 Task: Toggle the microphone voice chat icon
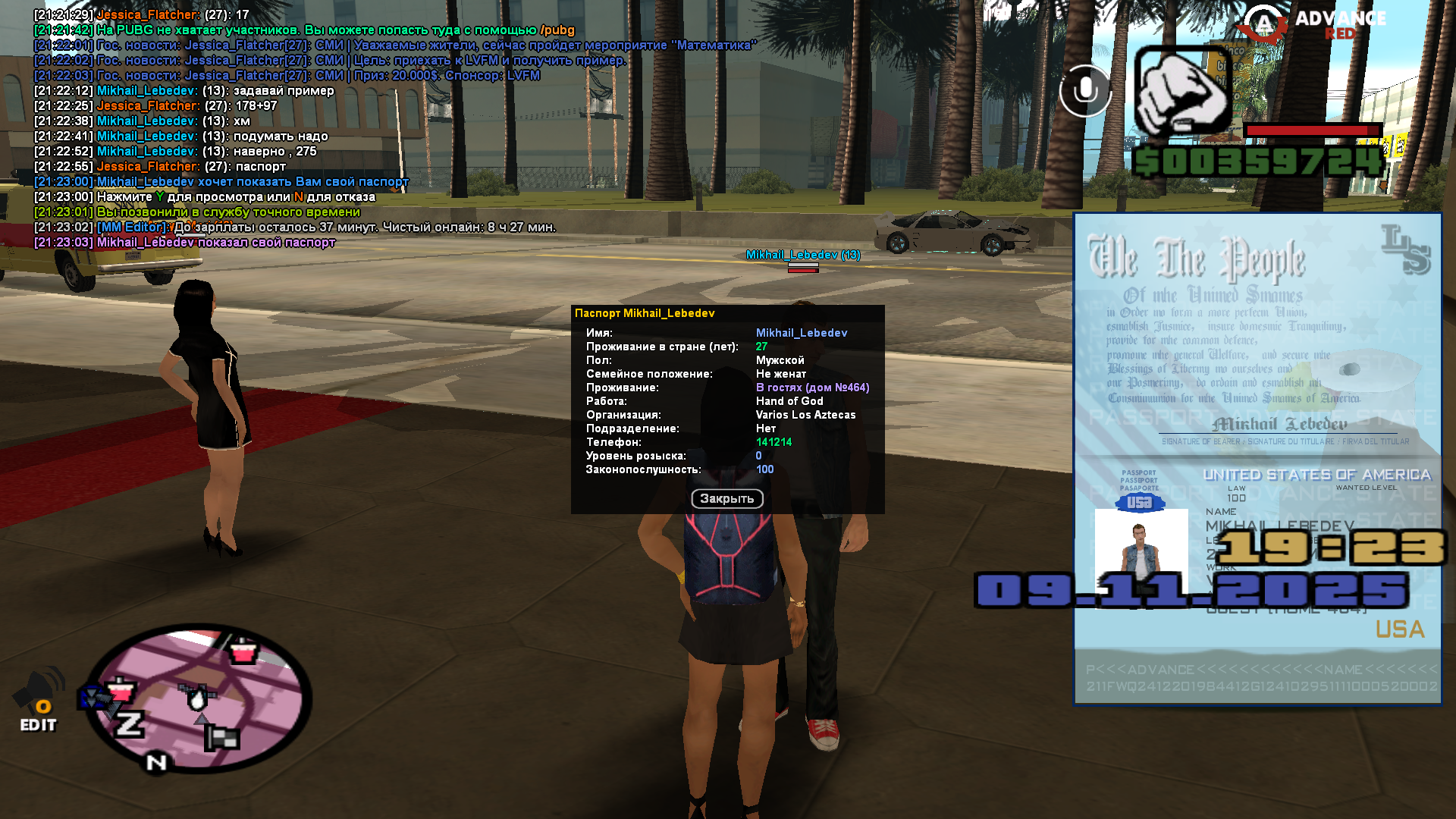pyautogui.click(x=1085, y=91)
